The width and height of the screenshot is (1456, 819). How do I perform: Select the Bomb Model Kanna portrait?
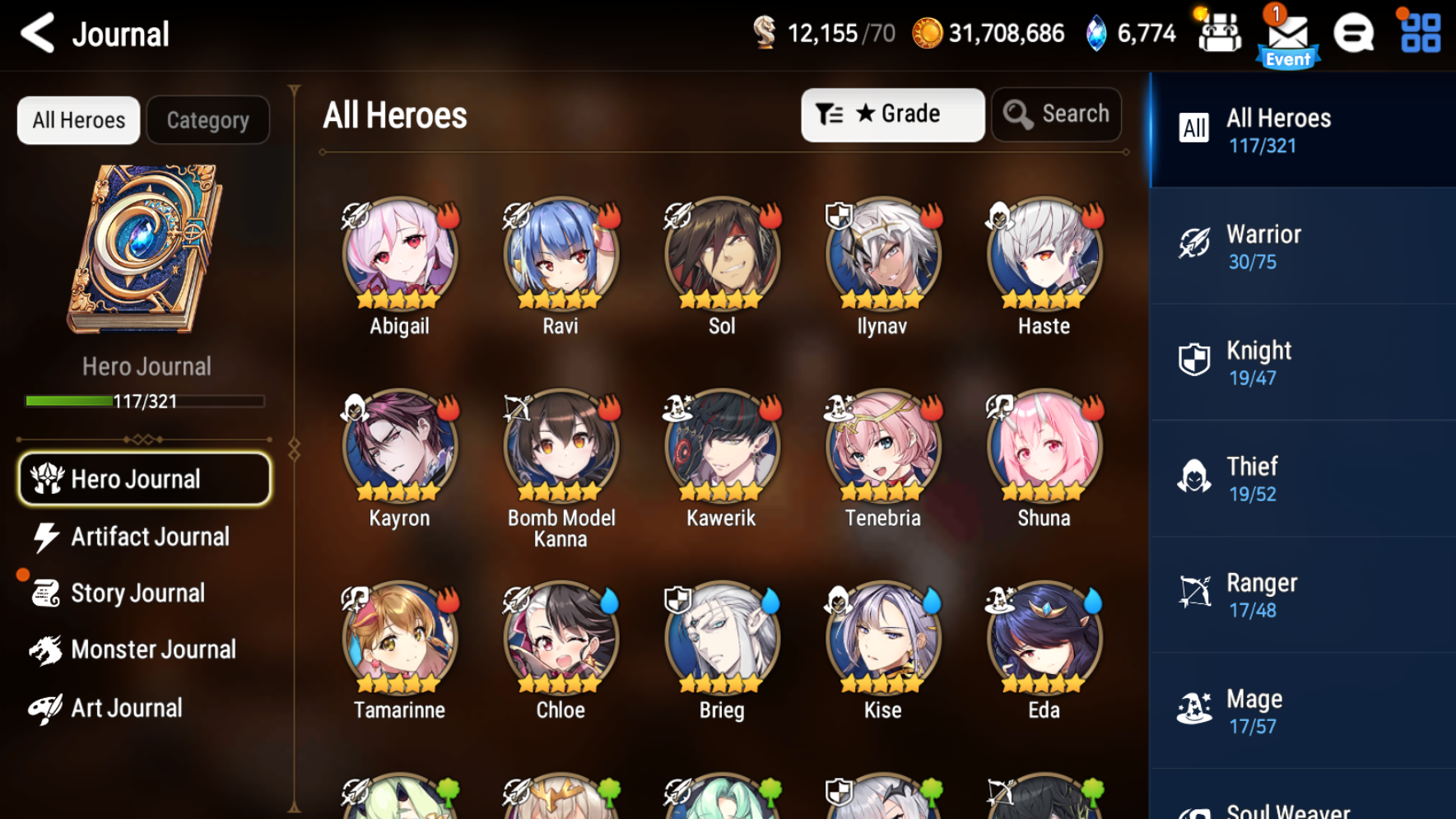561,445
